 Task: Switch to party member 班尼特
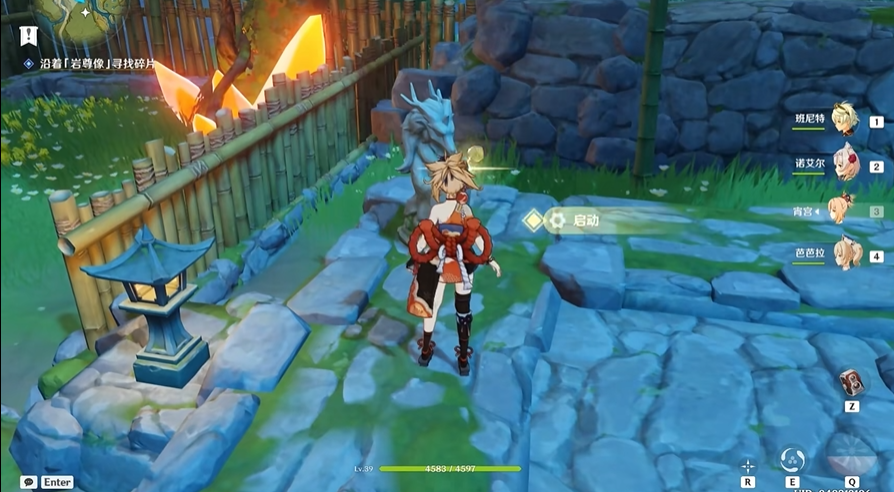click(846, 120)
